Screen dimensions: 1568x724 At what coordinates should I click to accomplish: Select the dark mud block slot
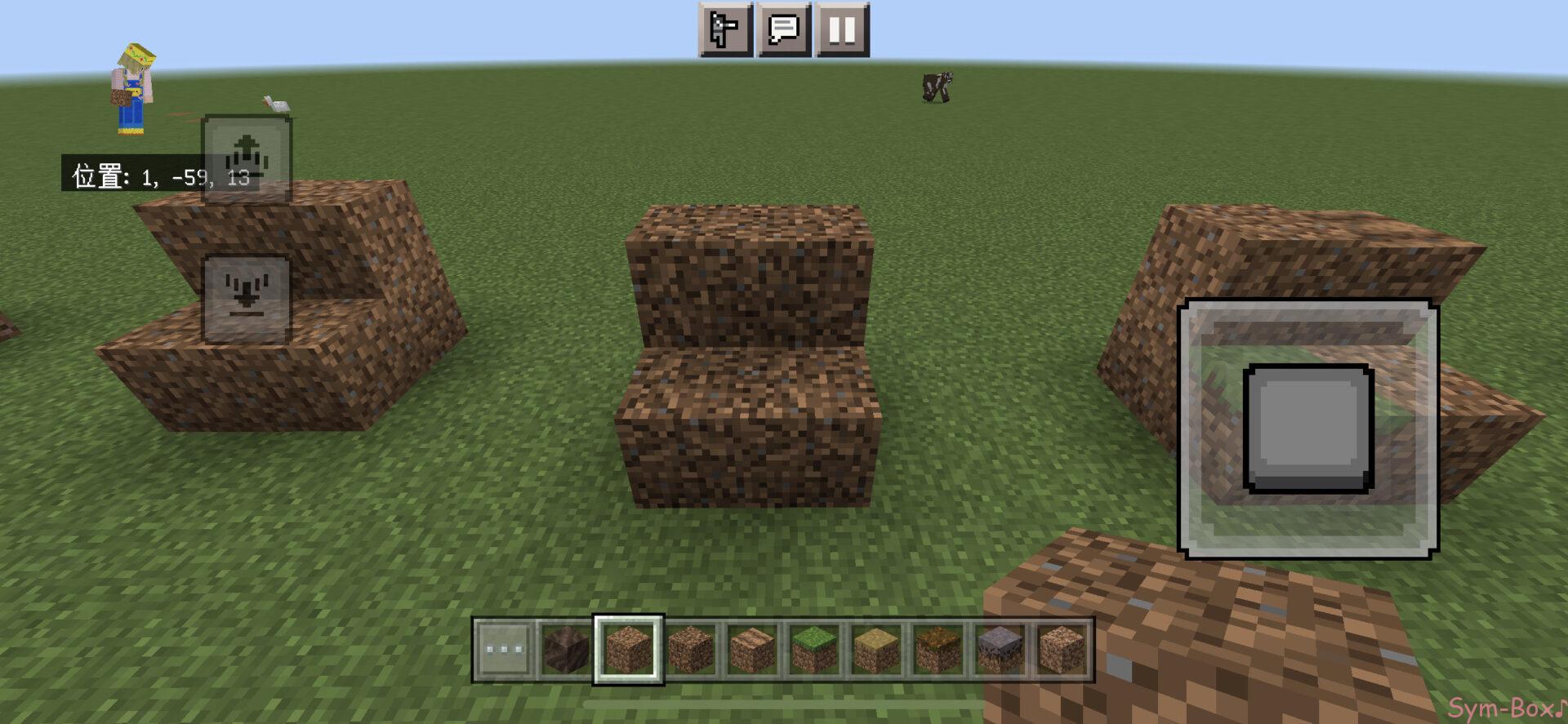pyautogui.click(x=566, y=650)
